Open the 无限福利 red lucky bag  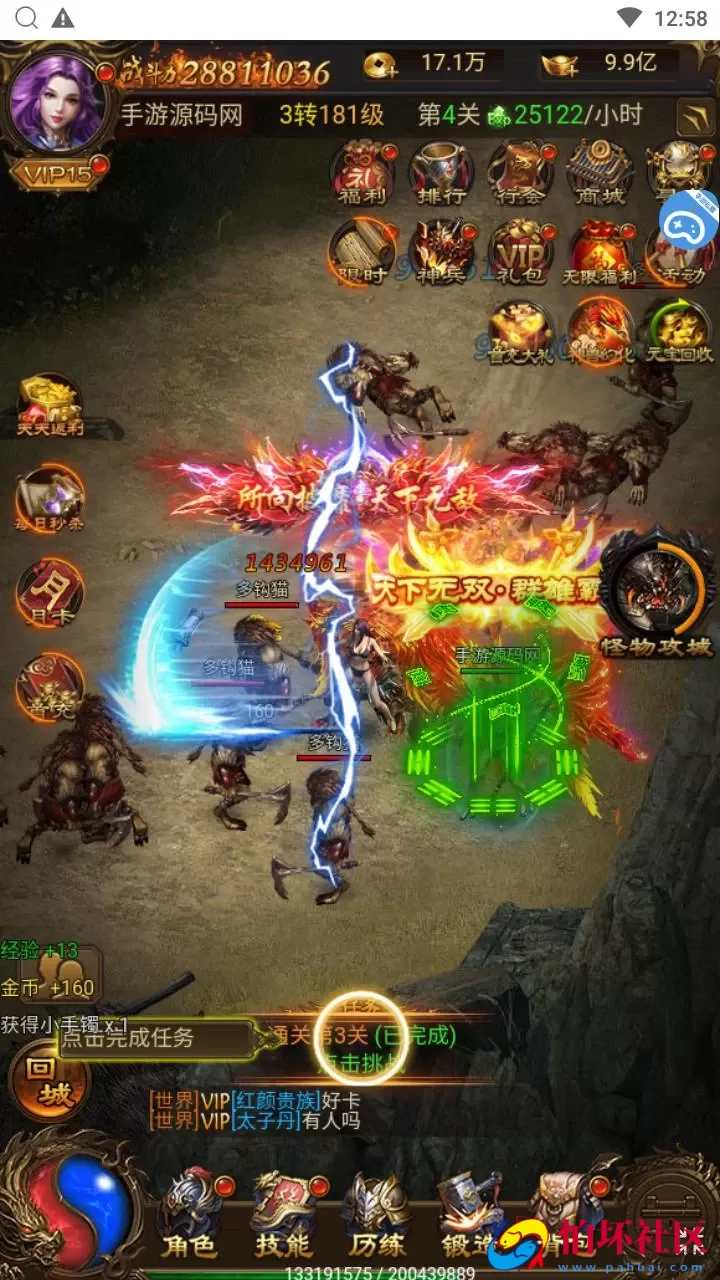(600, 251)
